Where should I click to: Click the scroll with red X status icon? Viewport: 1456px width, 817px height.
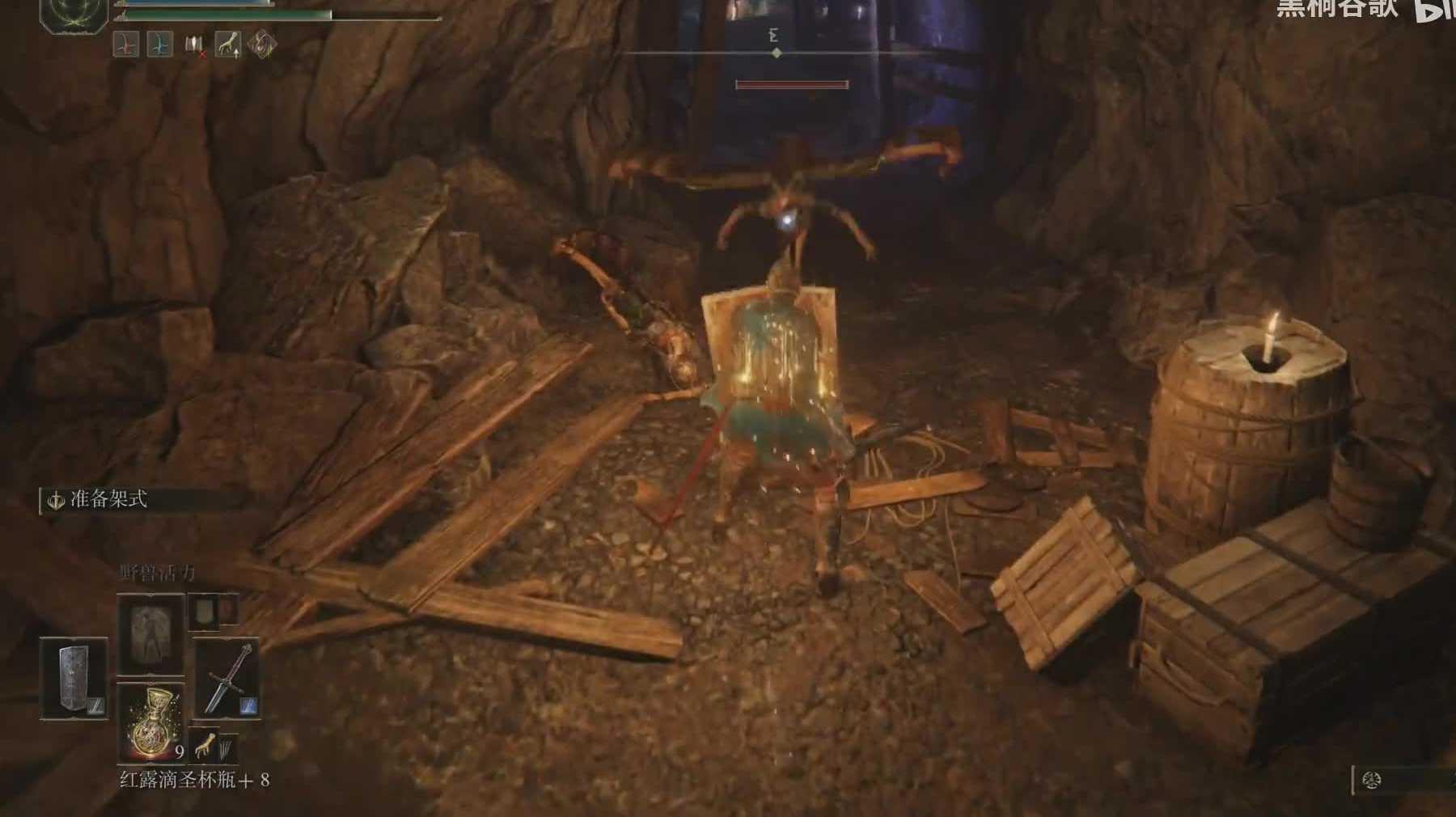194,44
